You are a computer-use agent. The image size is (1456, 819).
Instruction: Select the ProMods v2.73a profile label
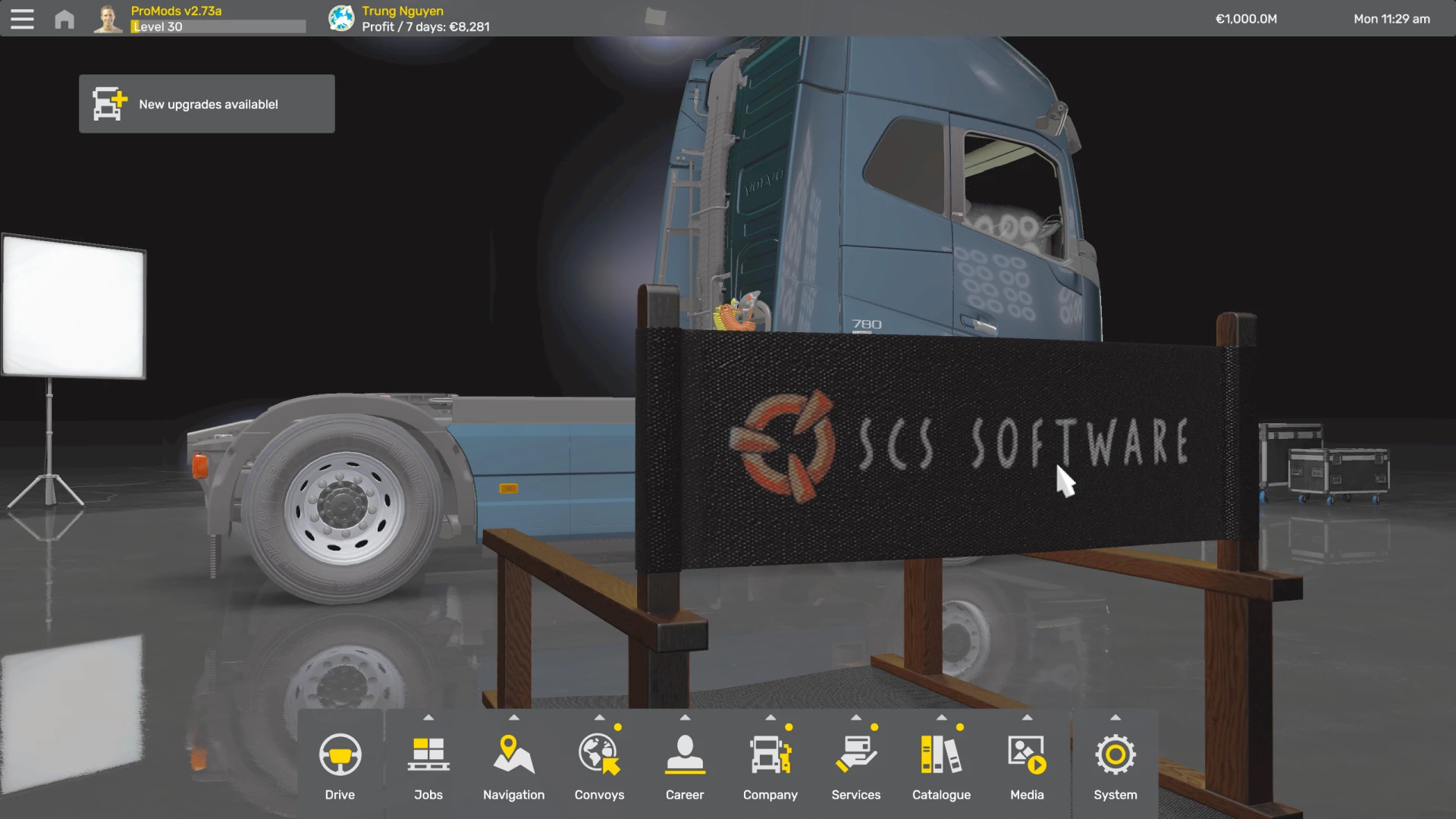pos(176,11)
